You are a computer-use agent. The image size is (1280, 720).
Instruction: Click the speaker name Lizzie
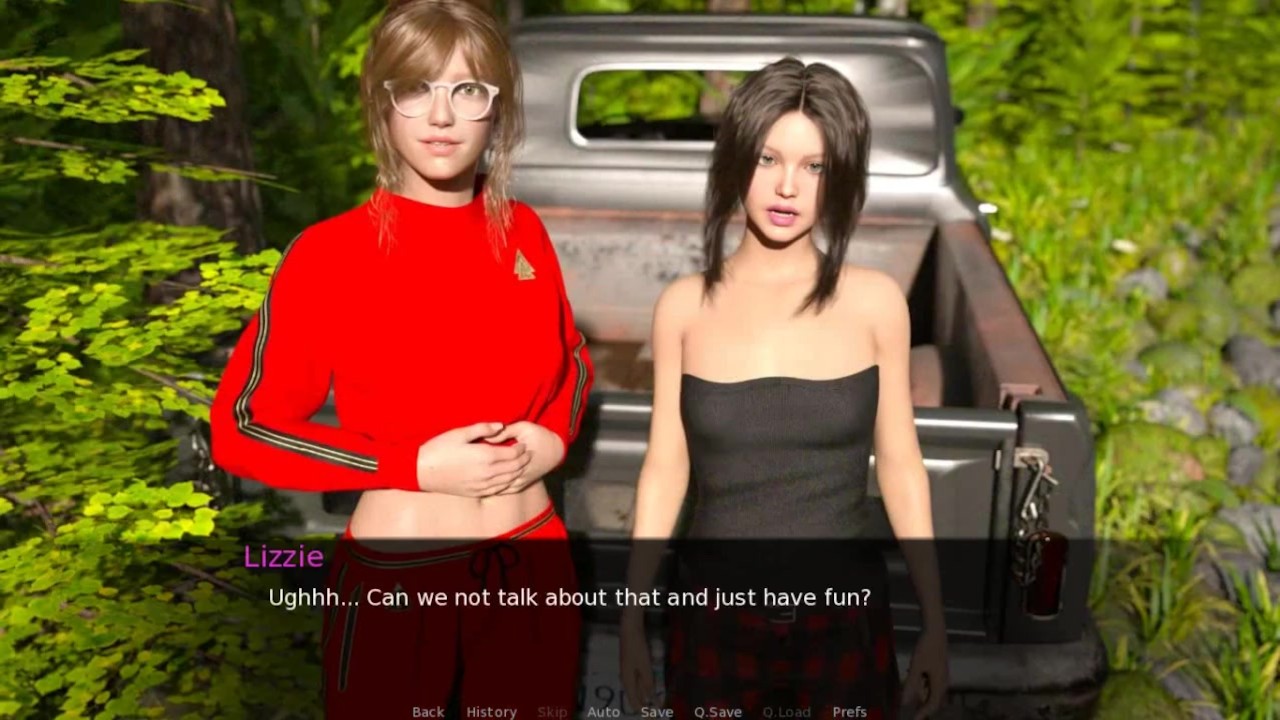coord(286,558)
